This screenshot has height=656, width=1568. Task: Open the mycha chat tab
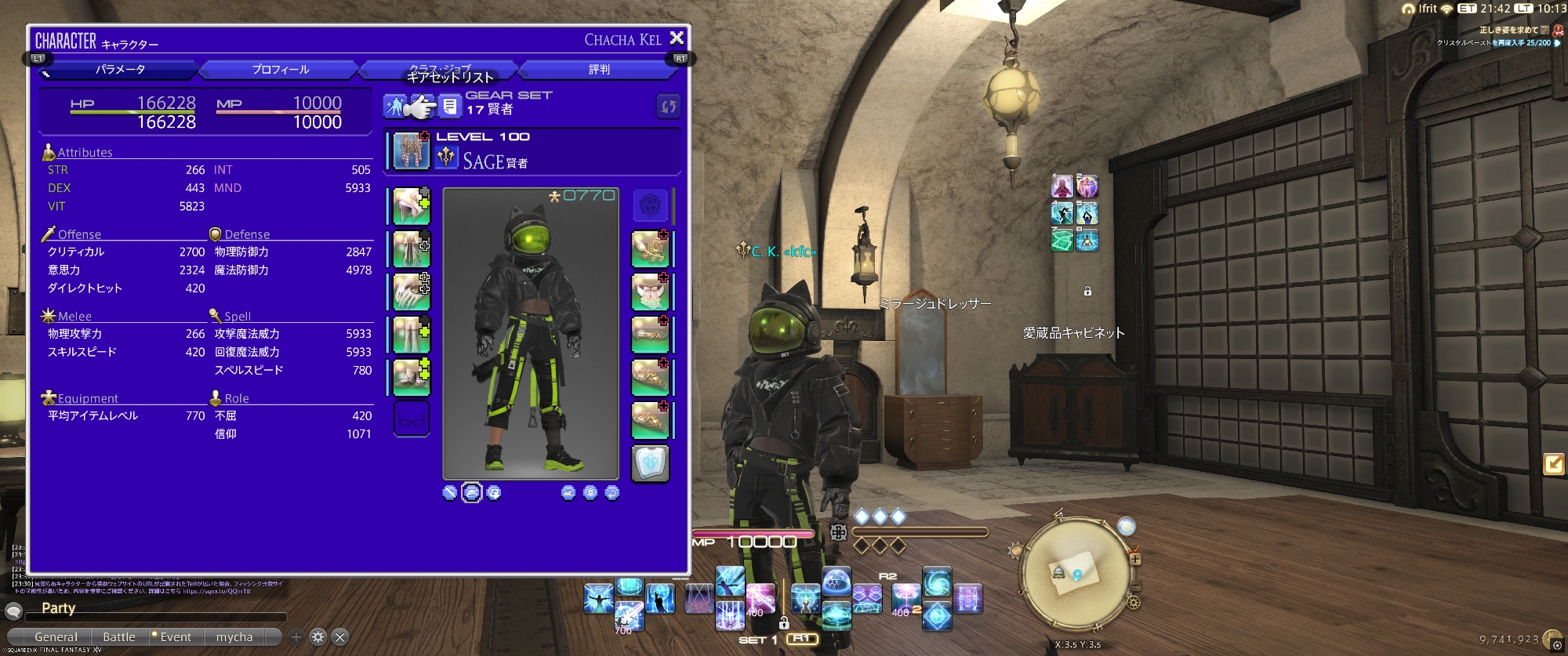pyautogui.click(x=234, y=637)
